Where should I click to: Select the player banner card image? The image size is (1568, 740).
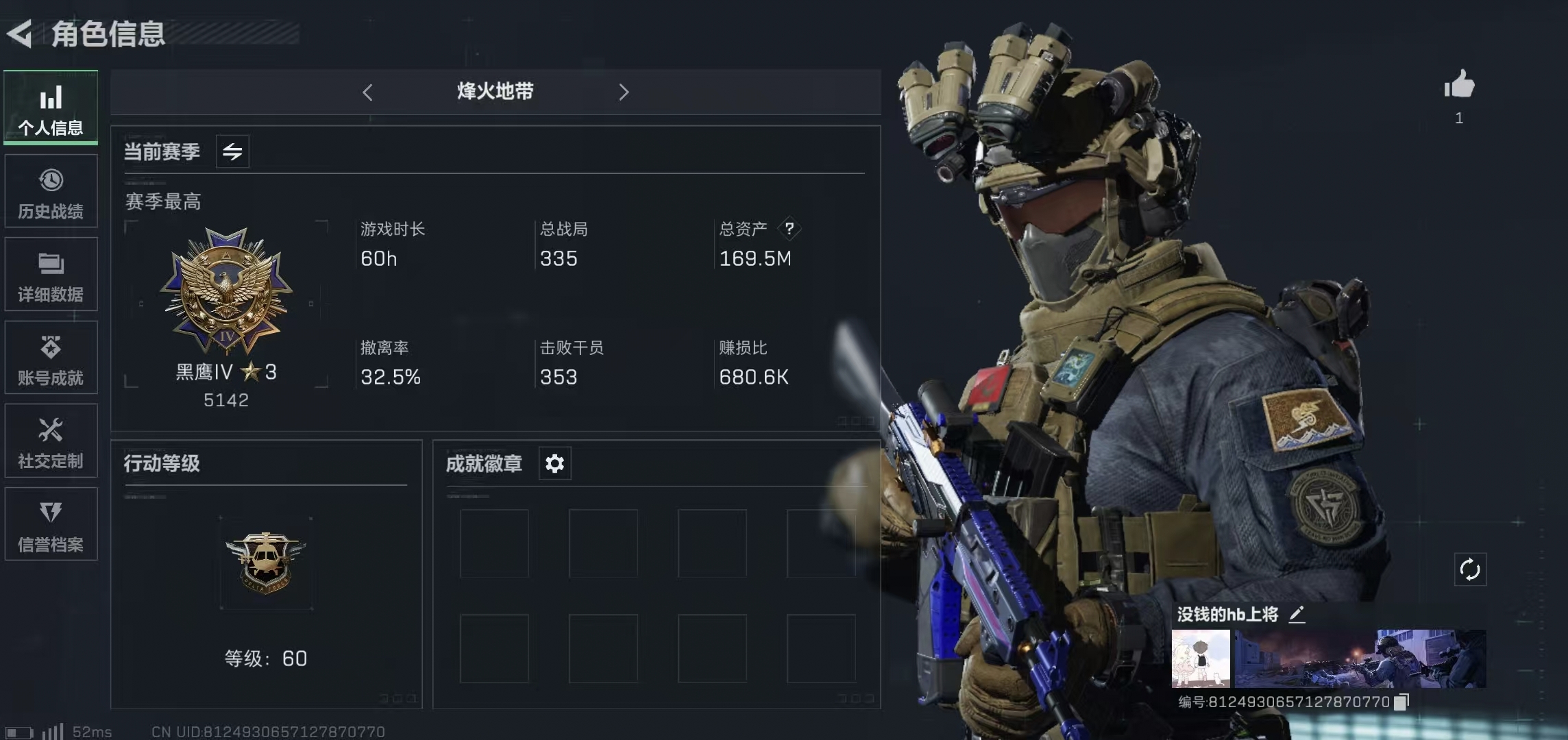[x=1360, y=658]
